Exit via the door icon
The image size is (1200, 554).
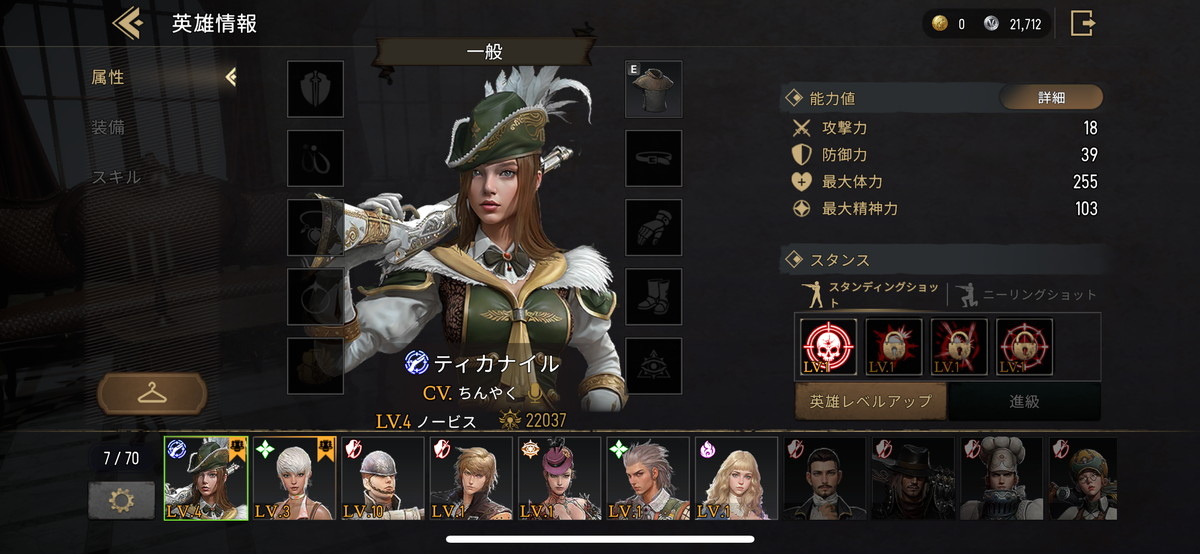point(1082,23)
